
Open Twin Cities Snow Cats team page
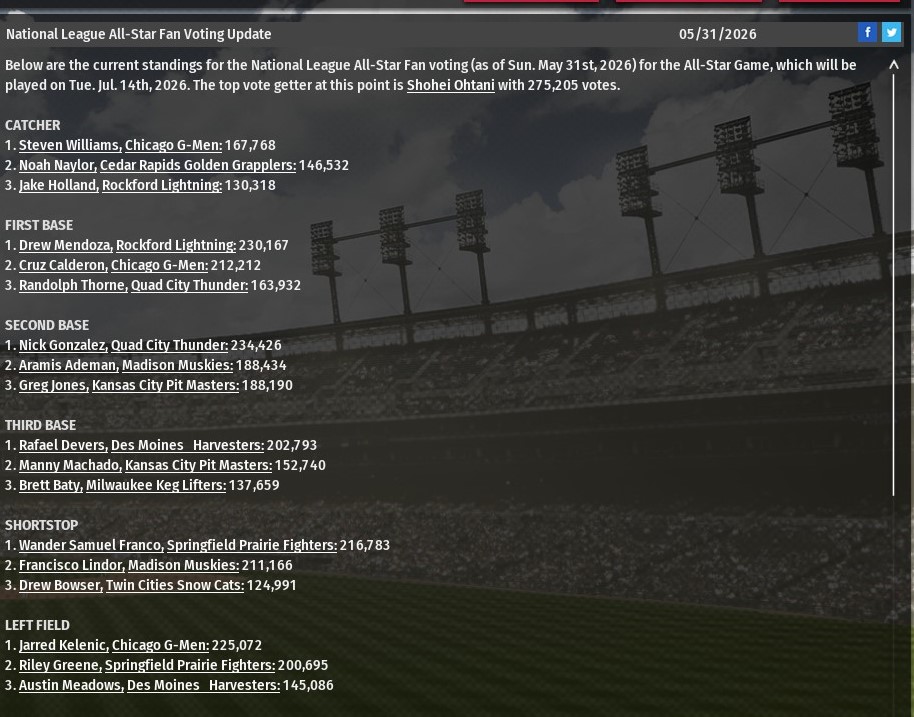pos(174,585)
